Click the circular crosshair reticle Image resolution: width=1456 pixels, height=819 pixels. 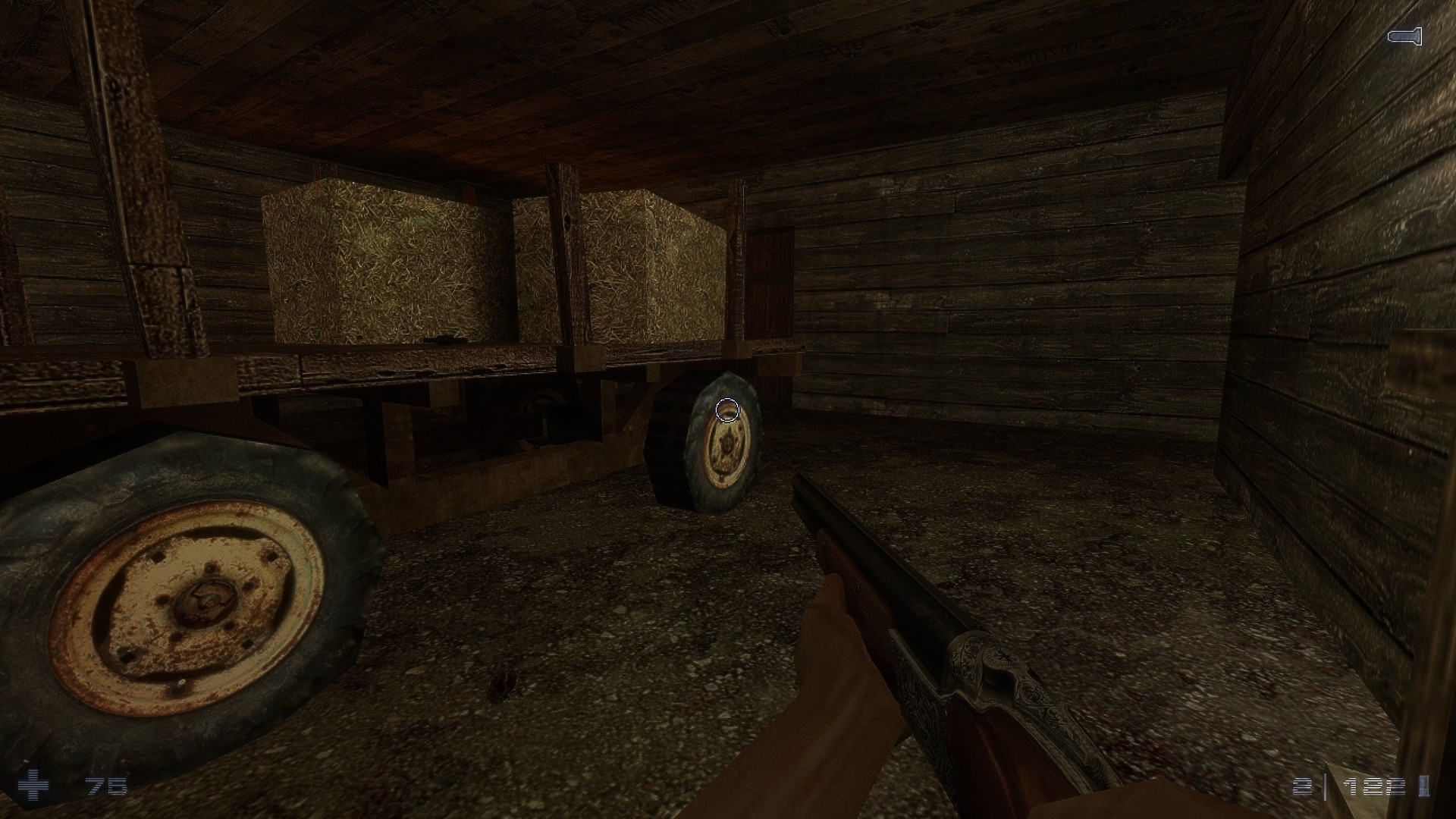point(727,409)
